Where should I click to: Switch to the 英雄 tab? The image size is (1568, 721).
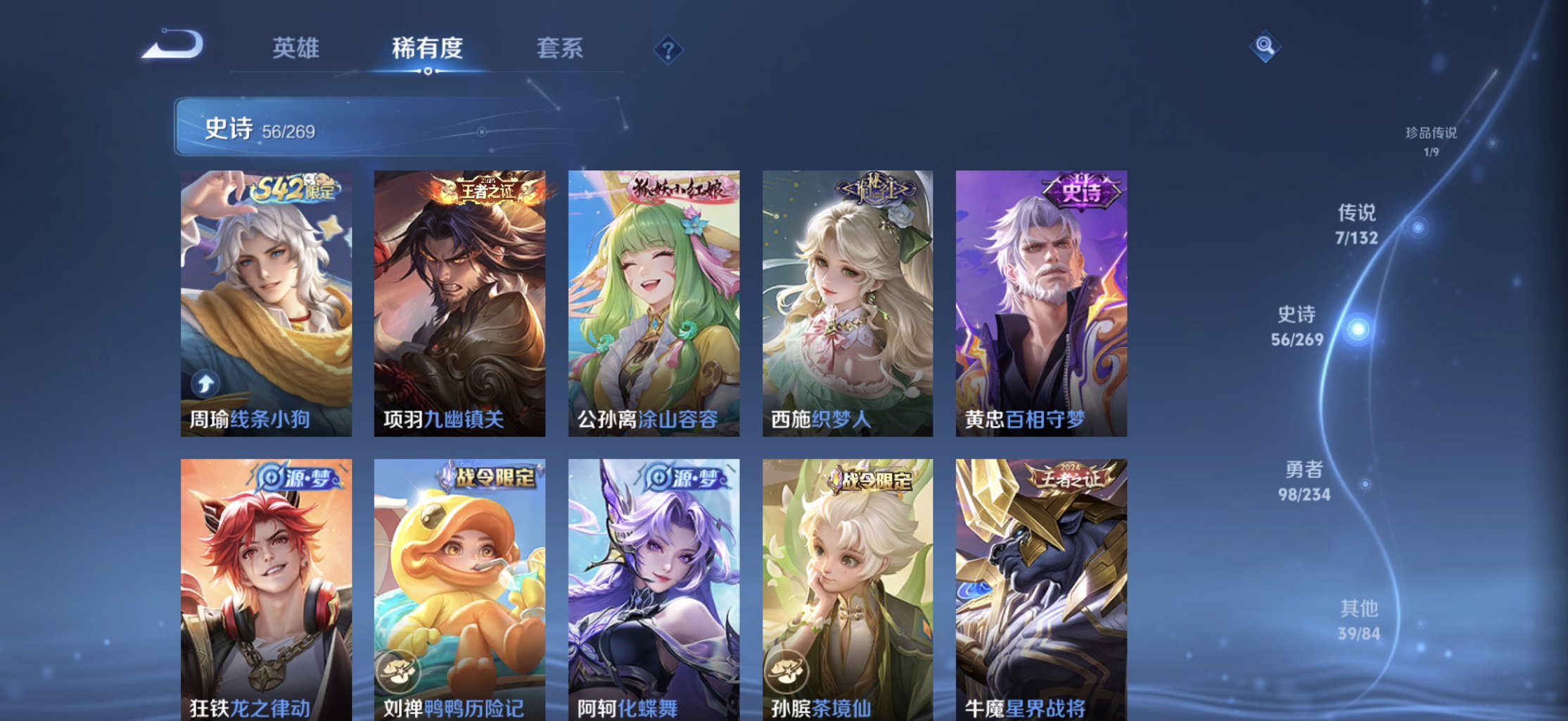(295, 49)
